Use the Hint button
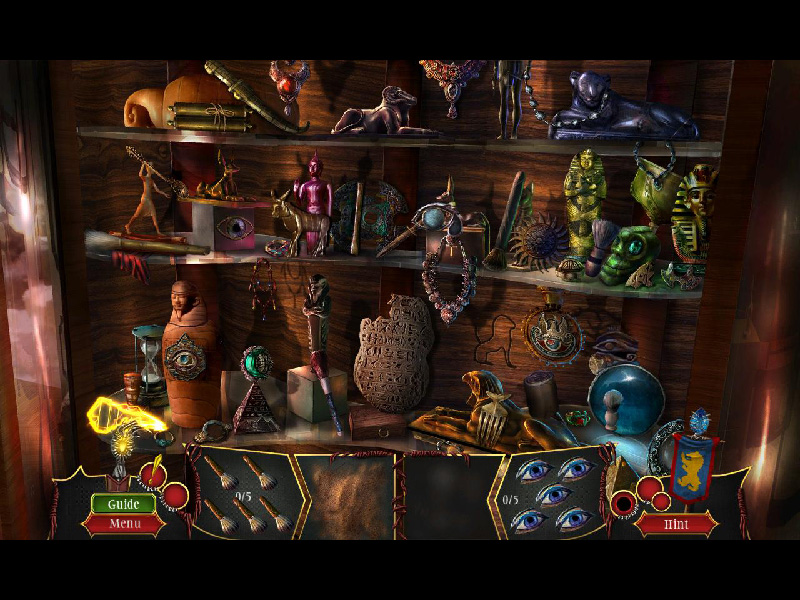 click(x=677, y=523)
